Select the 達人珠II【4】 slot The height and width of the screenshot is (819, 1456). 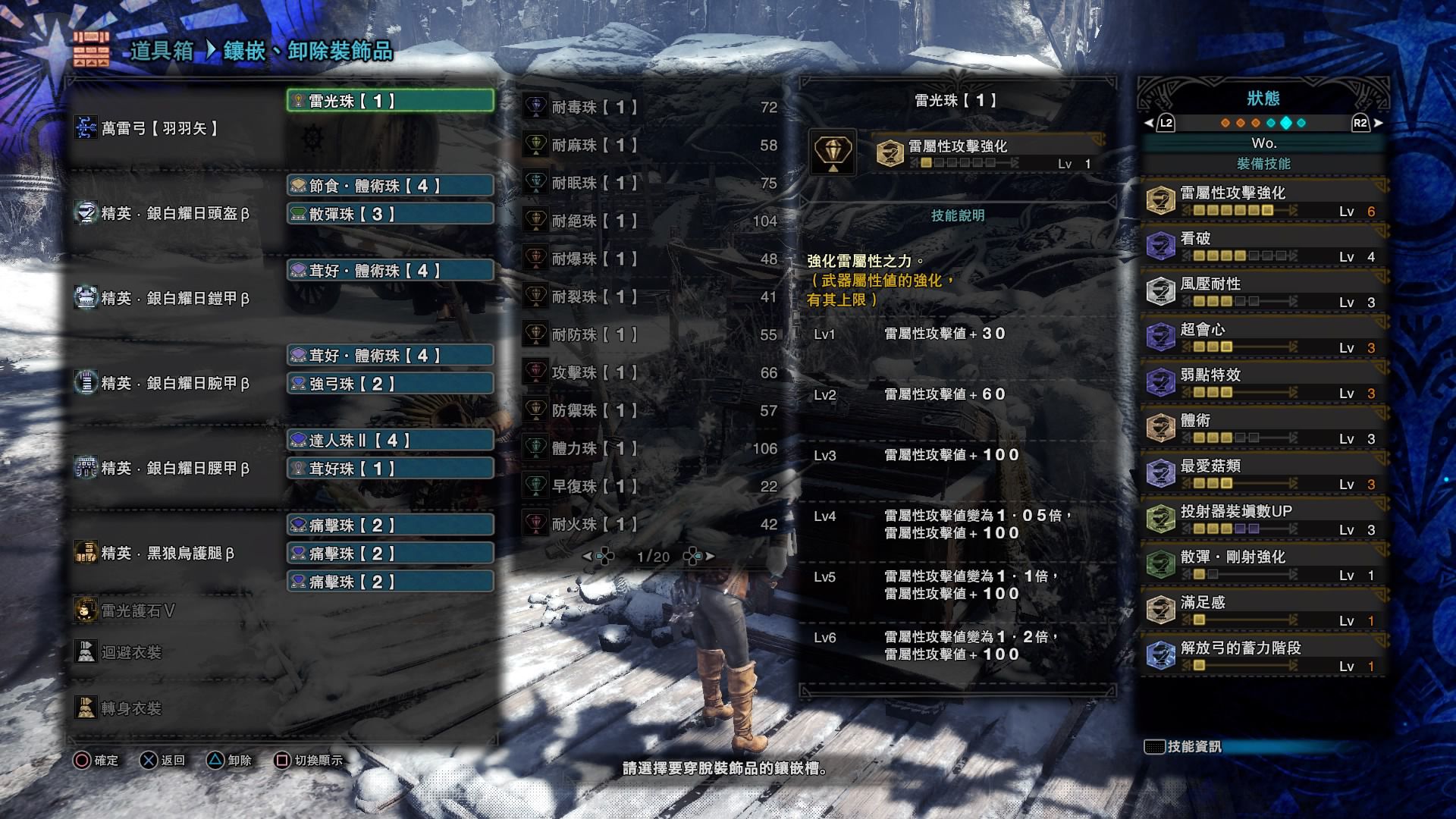point(391,441)
